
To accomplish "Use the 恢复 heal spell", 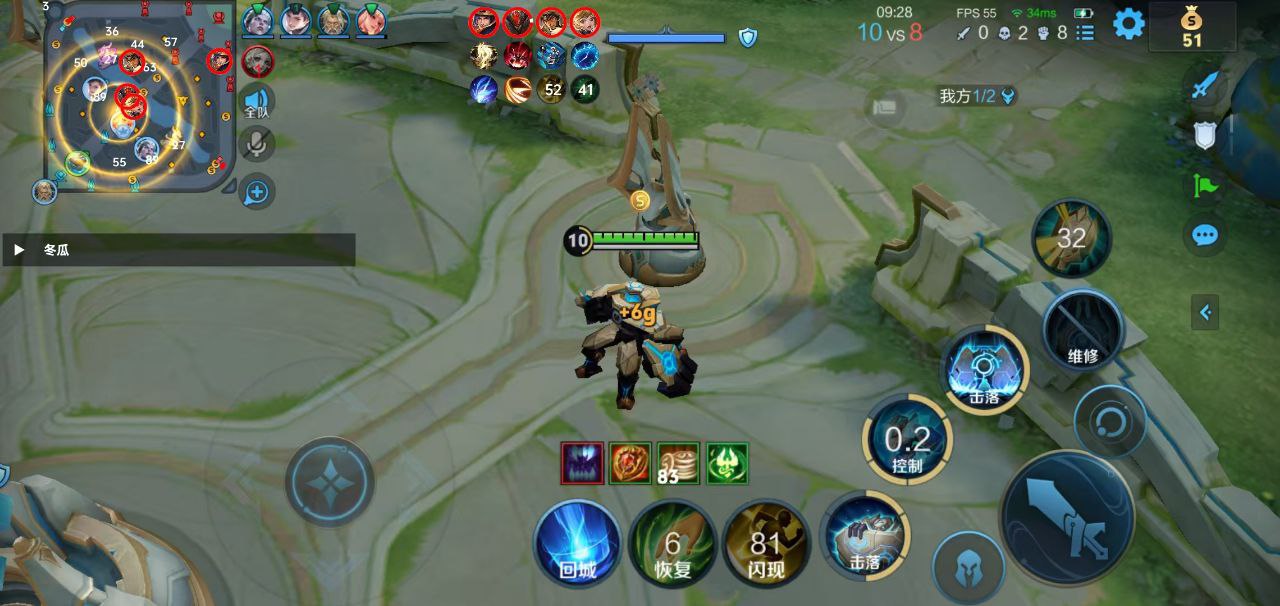I will pos(672,544).
